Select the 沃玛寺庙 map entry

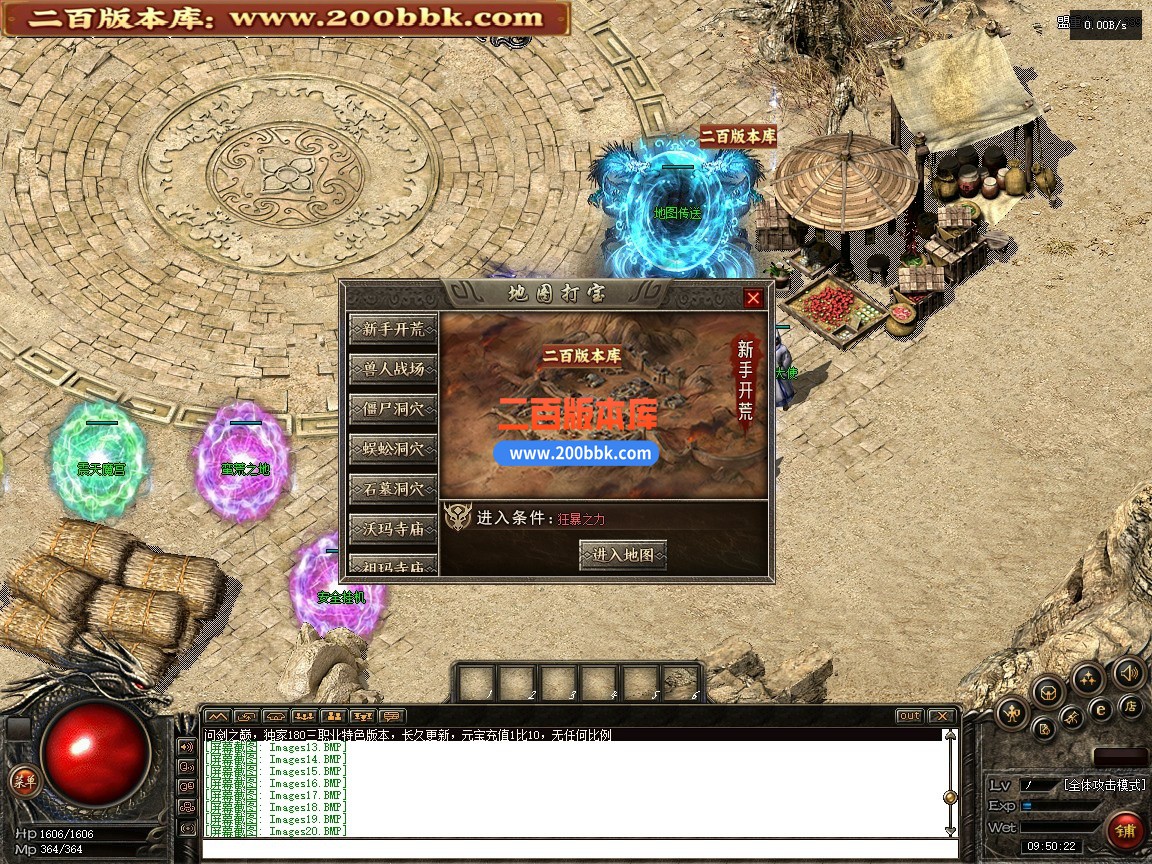click(393, 528)
